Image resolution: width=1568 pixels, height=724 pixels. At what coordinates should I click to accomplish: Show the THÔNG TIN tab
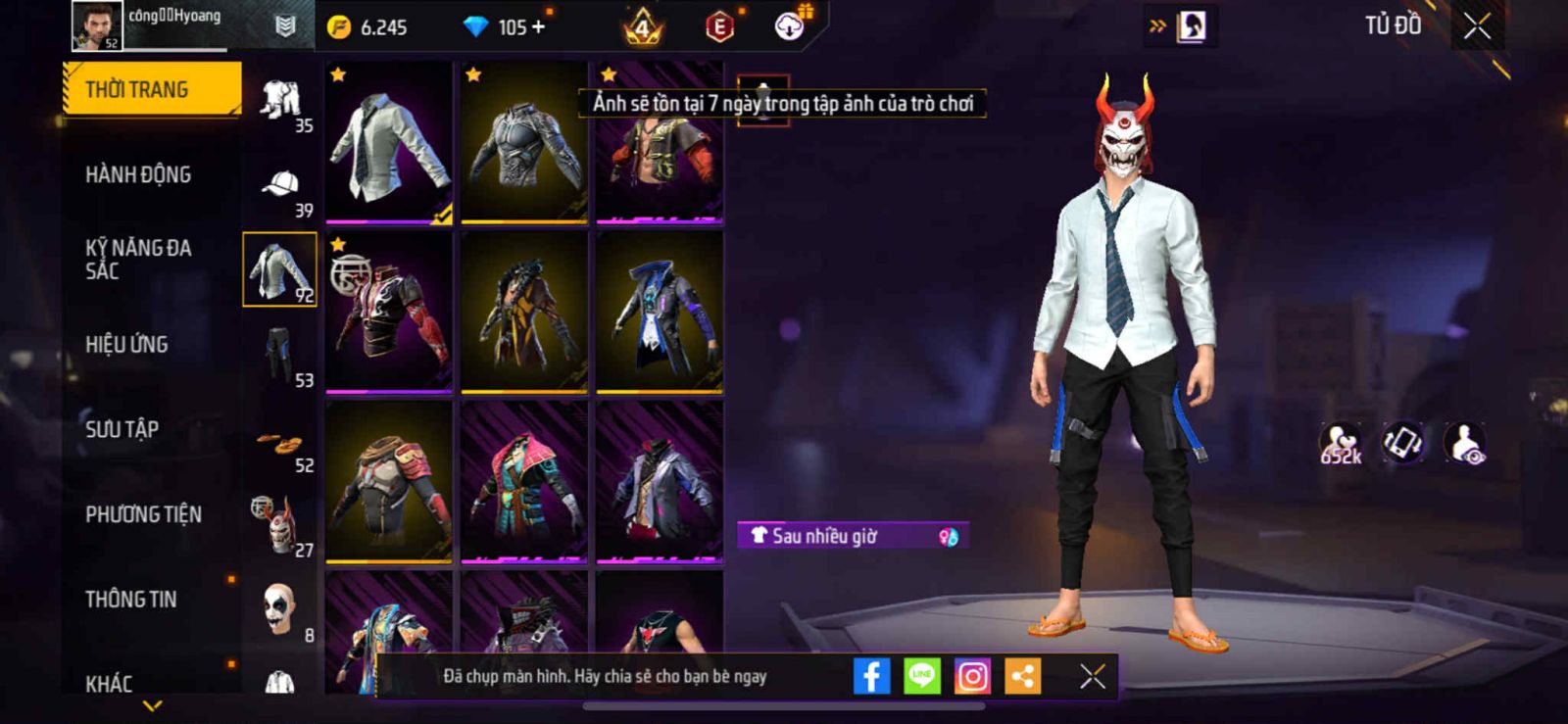(x=131, y=599)
